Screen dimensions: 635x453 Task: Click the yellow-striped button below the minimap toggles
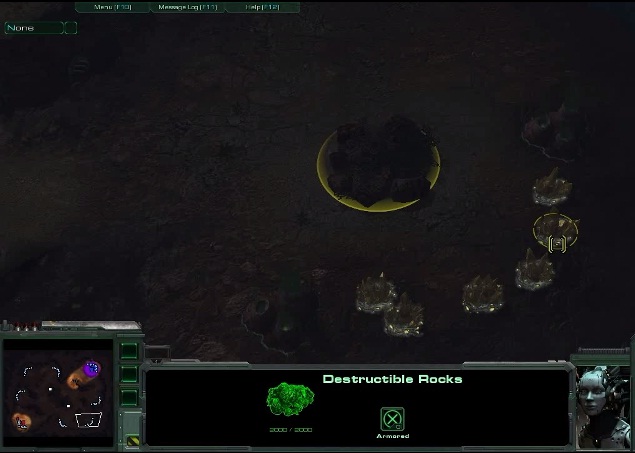(x=131, y=439)
